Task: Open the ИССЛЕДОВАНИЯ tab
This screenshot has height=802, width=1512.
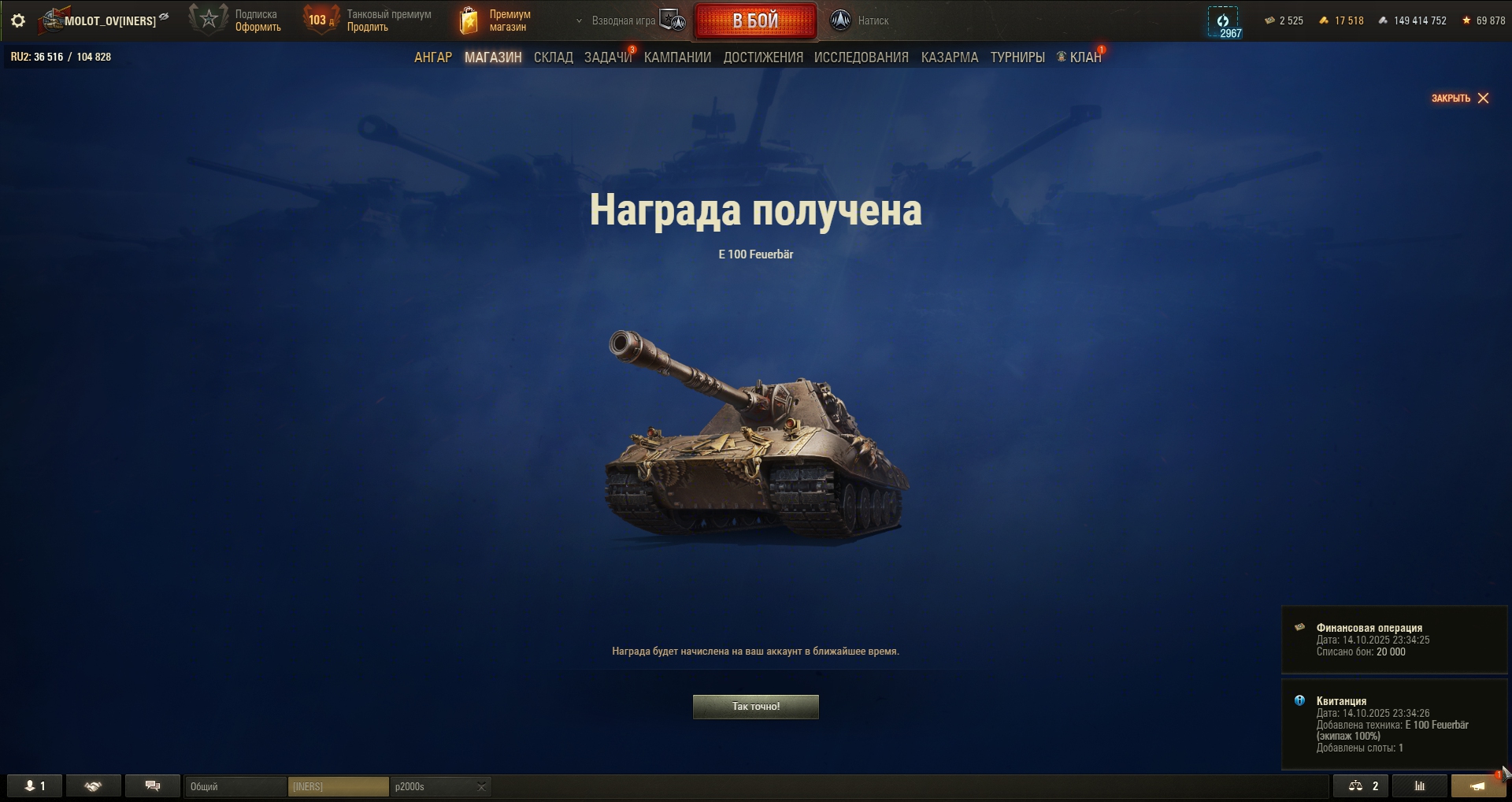Action: [861, 58]
